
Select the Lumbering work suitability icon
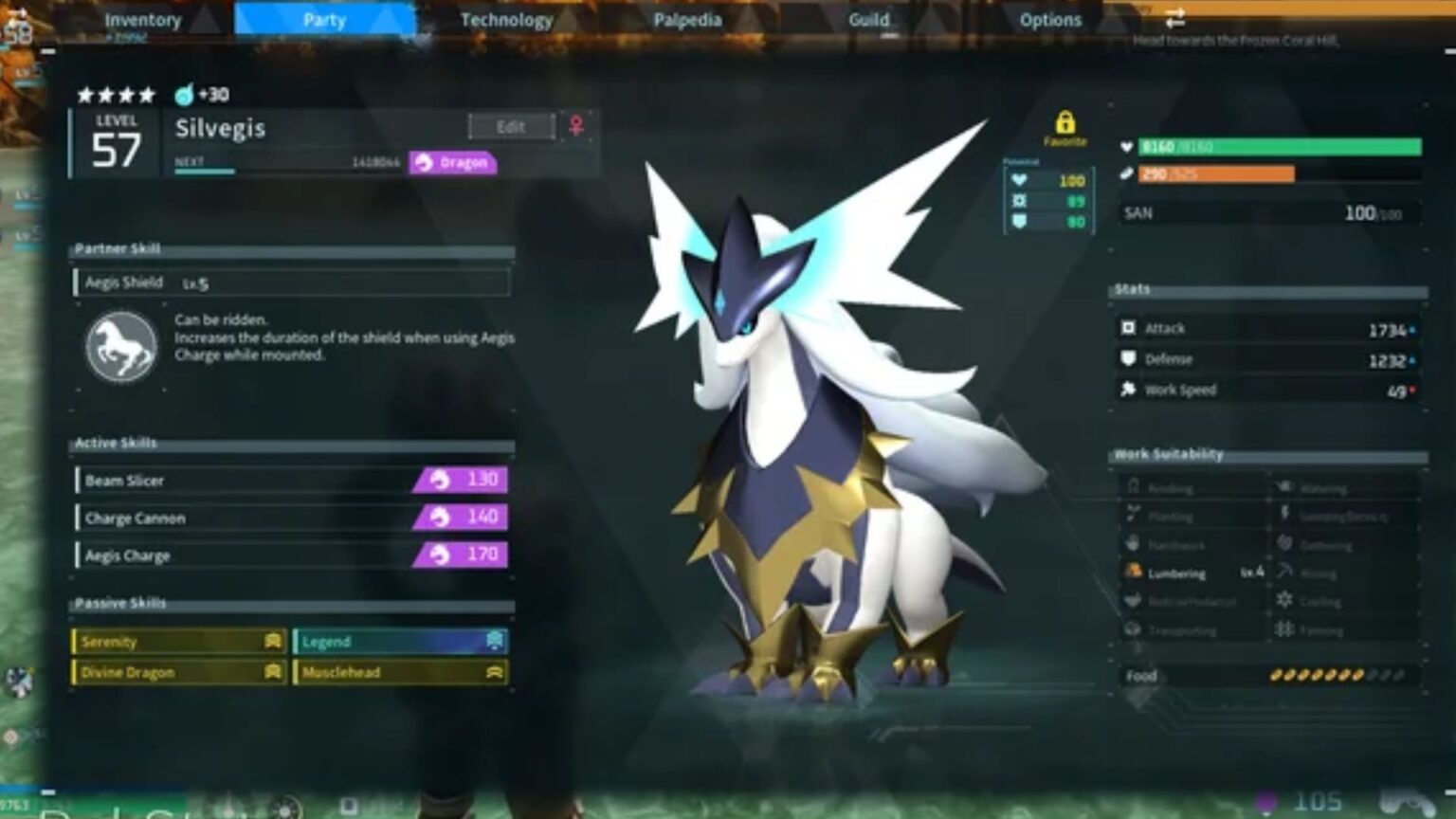pos(1134,573)
